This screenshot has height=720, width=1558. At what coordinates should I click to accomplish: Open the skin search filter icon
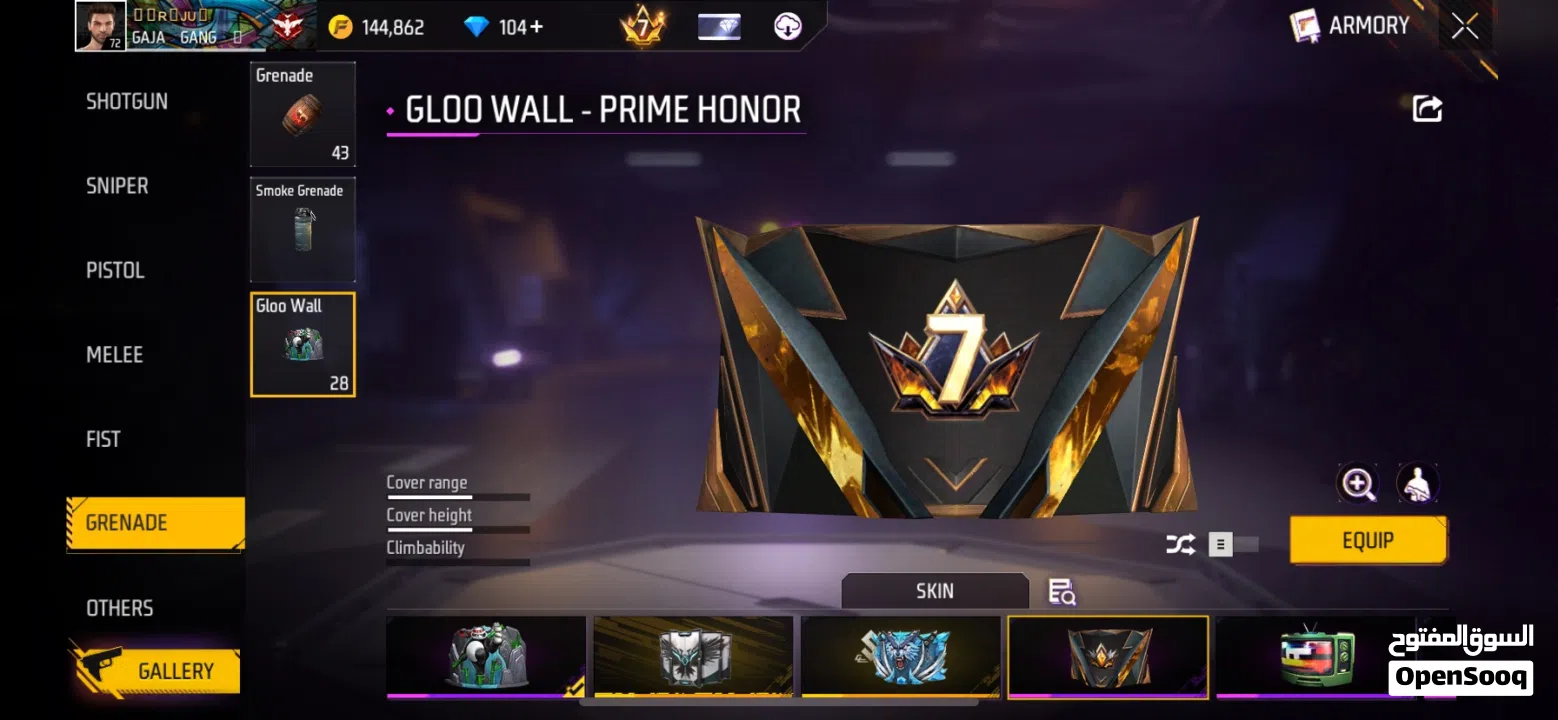(x=1061, y=592)
